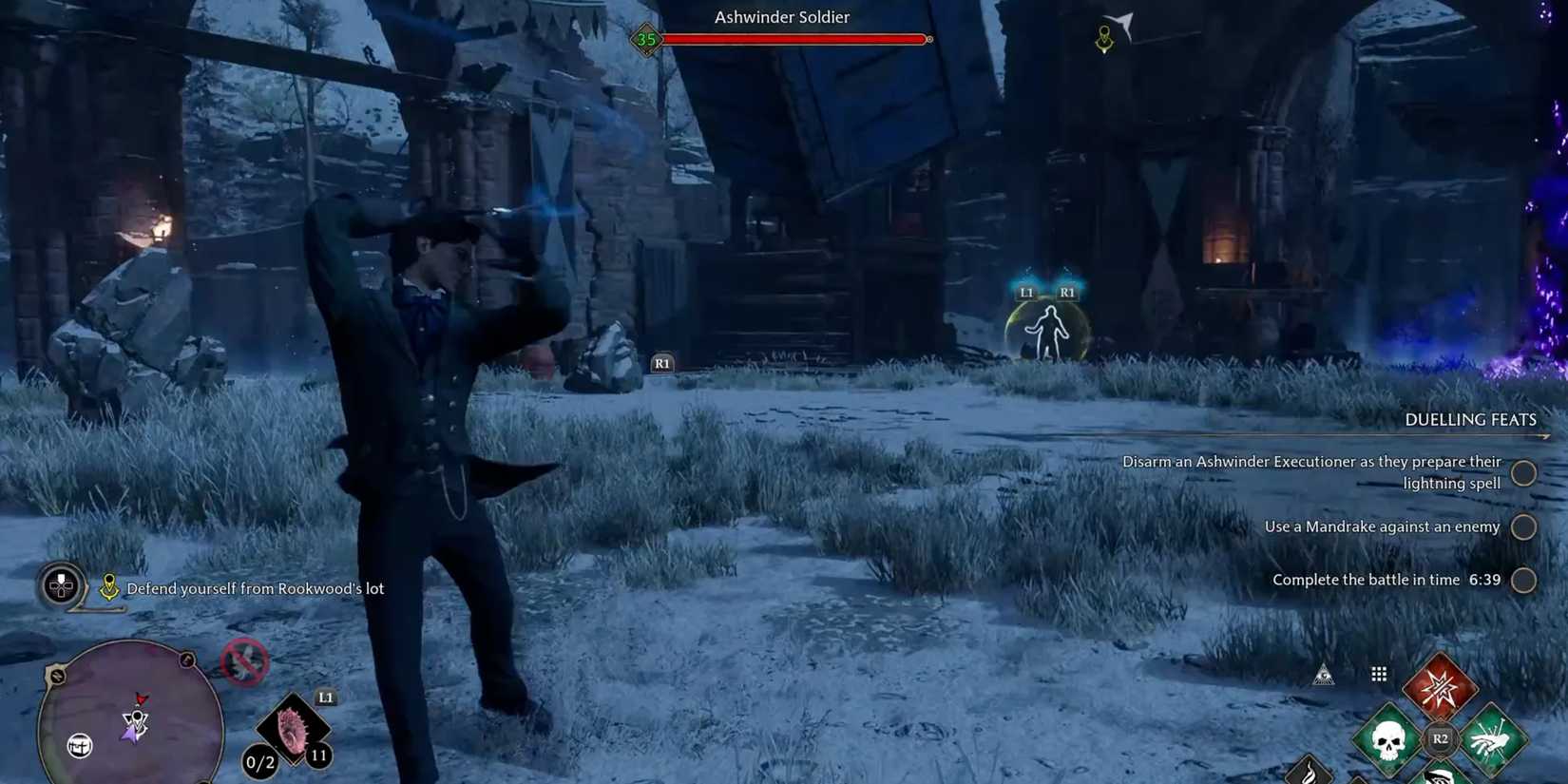Toggle the feat circle for Use a Mandrake feat
1568x784 pixels.
point(1524,526)
